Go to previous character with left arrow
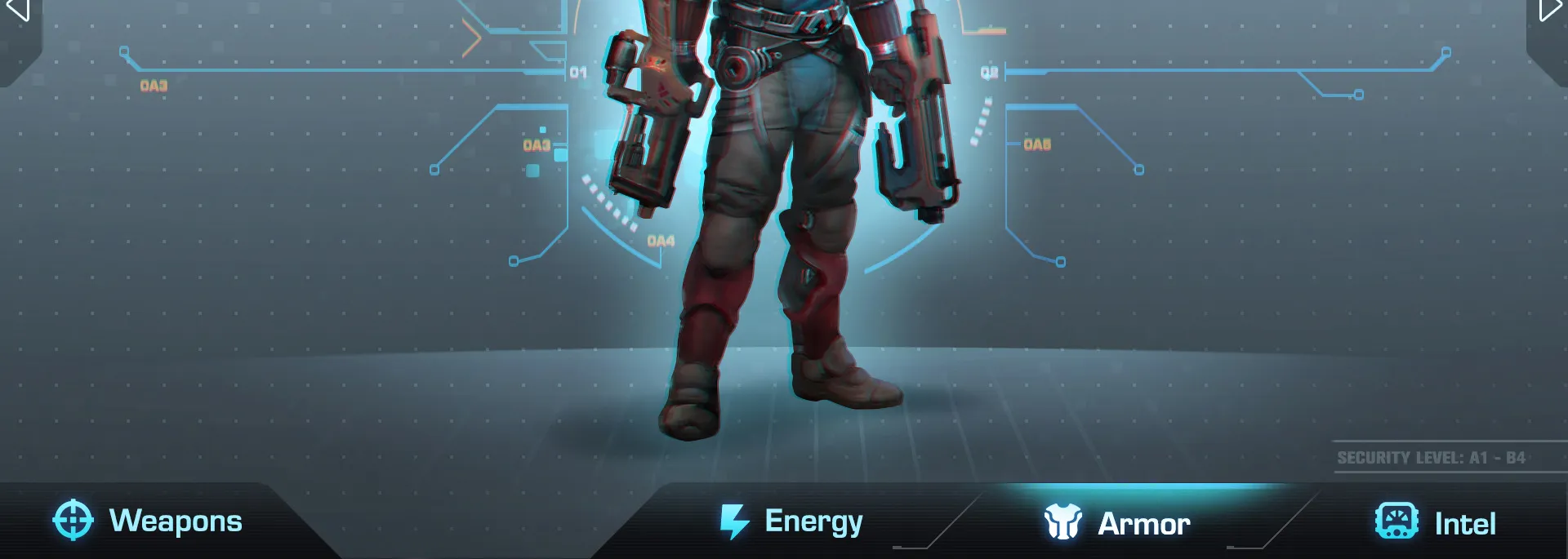 (x=18, y=10)
